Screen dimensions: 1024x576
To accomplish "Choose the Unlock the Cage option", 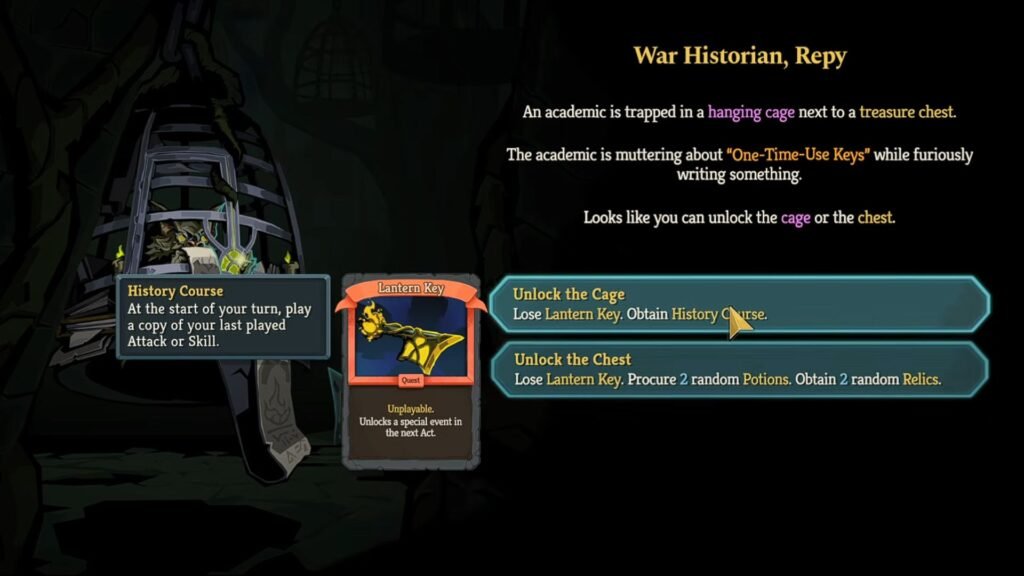I will pos(738,304).
